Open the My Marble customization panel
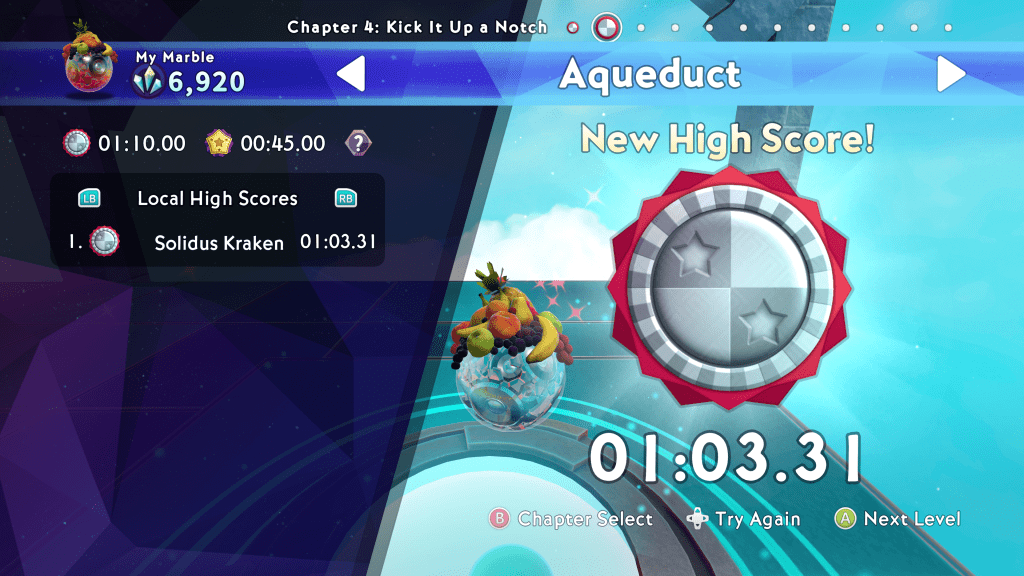Viewport: 1024px width, 576px height. tap(155, 72)
